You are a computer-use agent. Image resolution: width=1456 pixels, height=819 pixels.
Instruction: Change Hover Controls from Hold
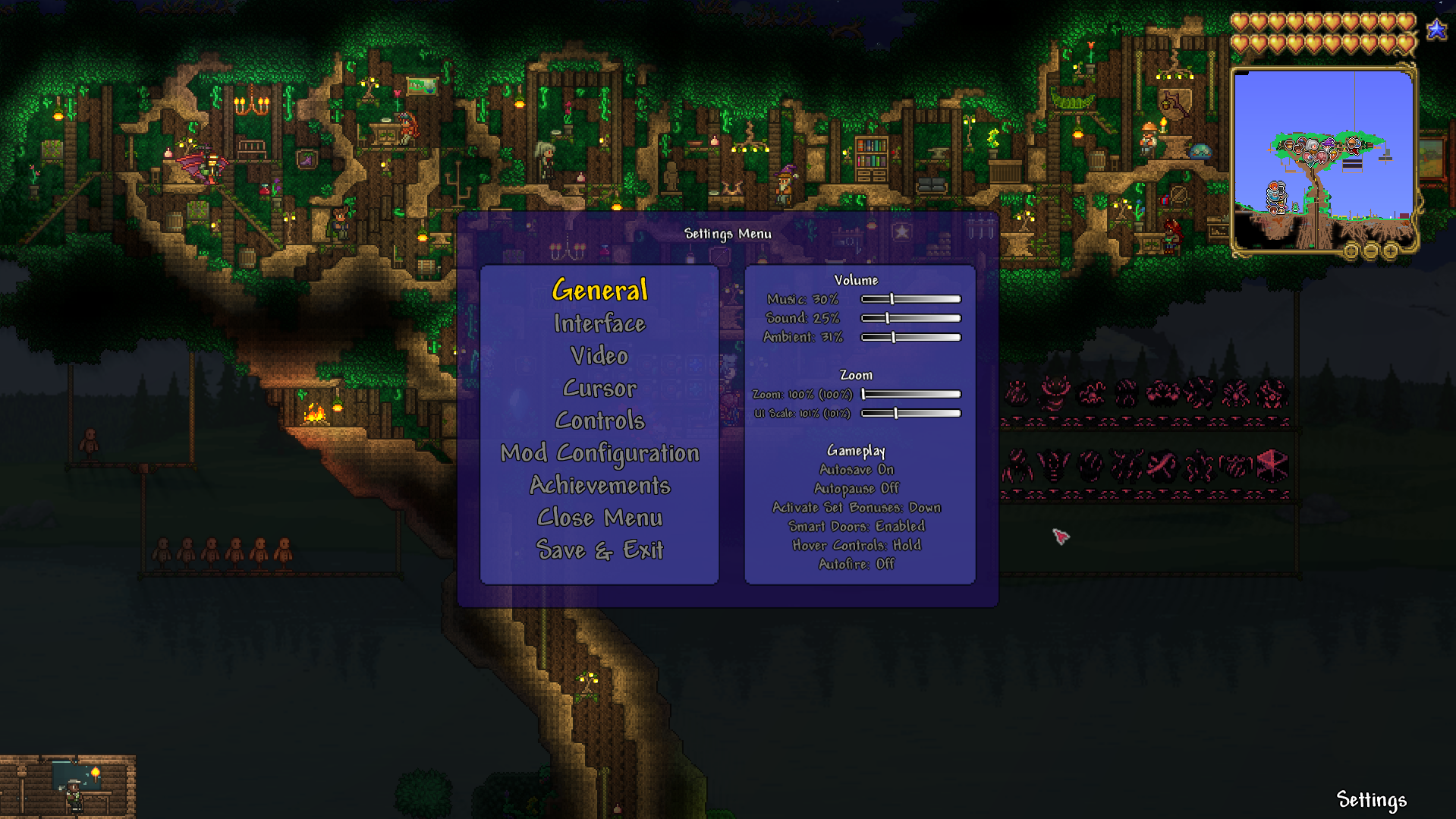click(856, 545)
